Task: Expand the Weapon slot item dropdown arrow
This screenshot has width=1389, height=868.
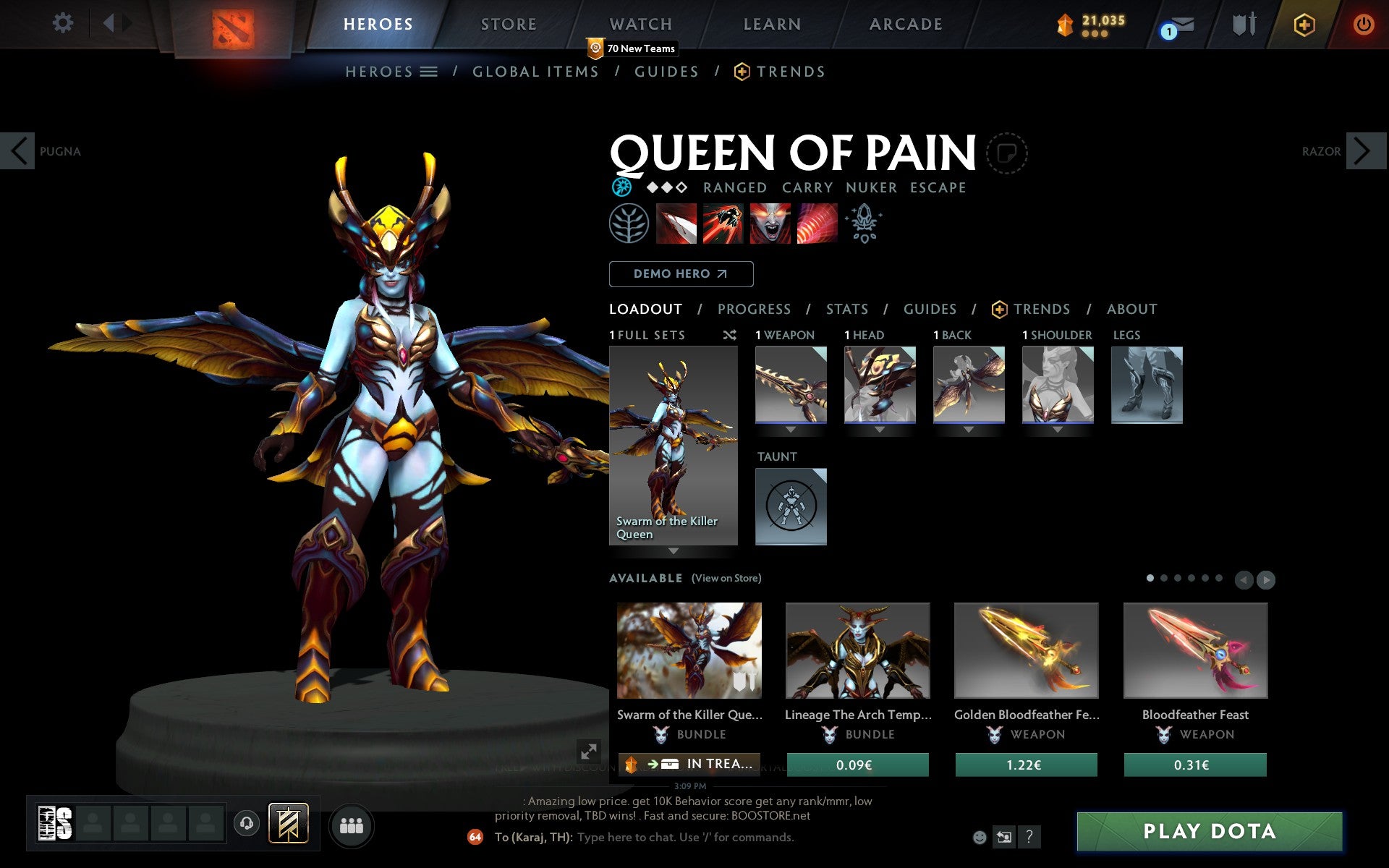Action: pyautogui.click(x=790, y=428)
